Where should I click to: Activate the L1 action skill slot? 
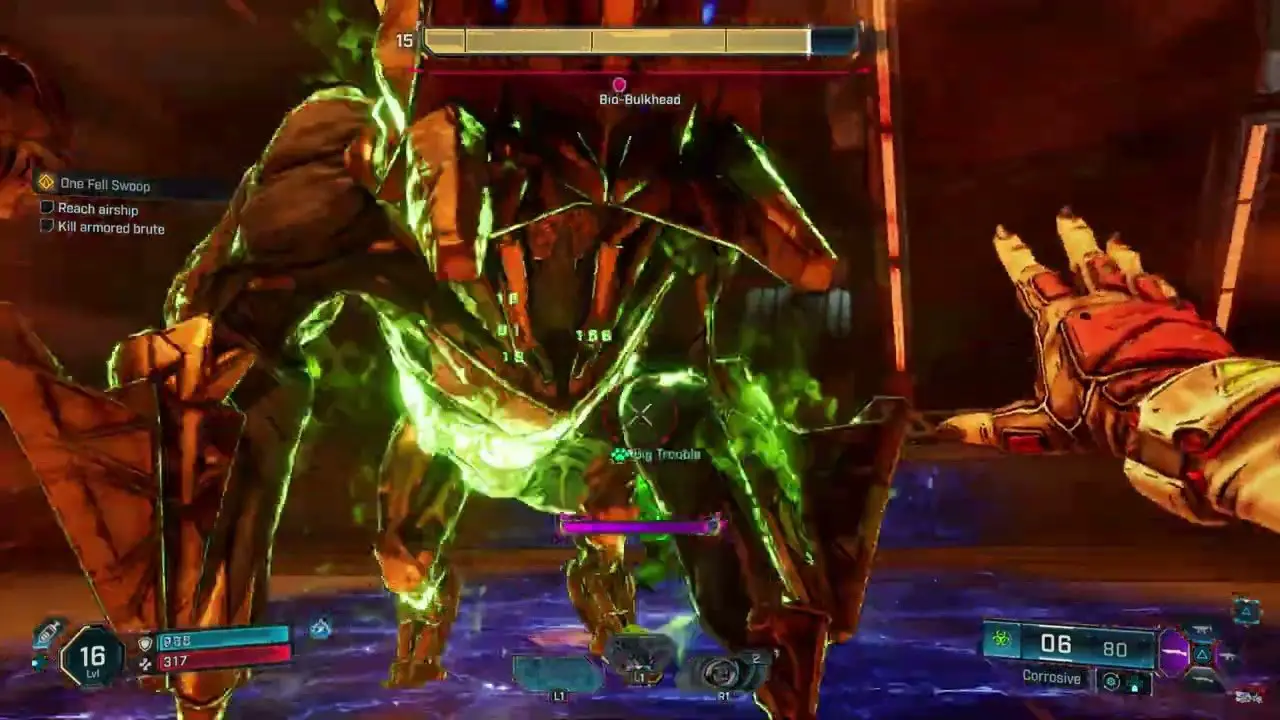point(557,673)
